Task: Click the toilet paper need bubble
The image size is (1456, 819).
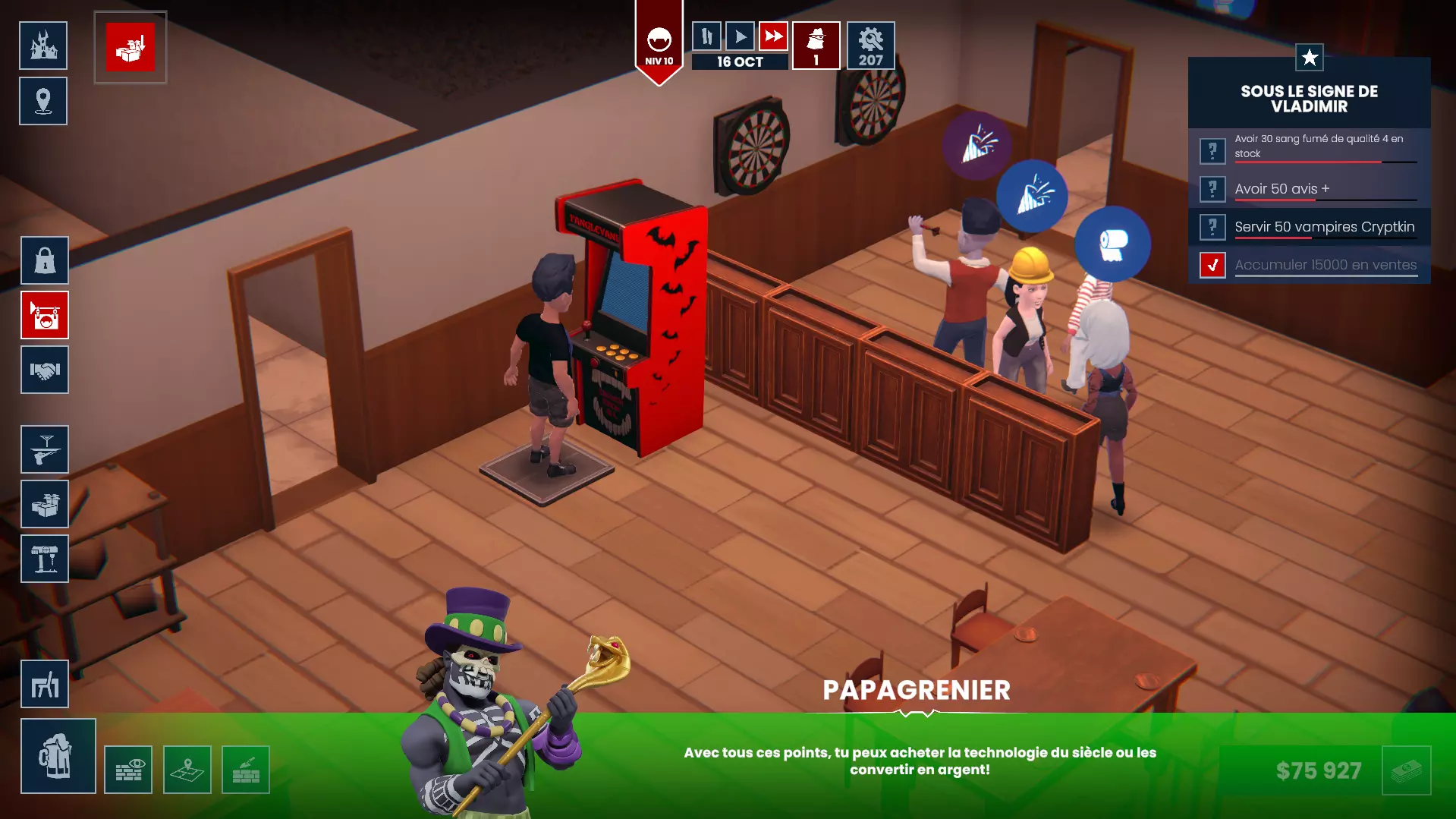Action: 1112,244
